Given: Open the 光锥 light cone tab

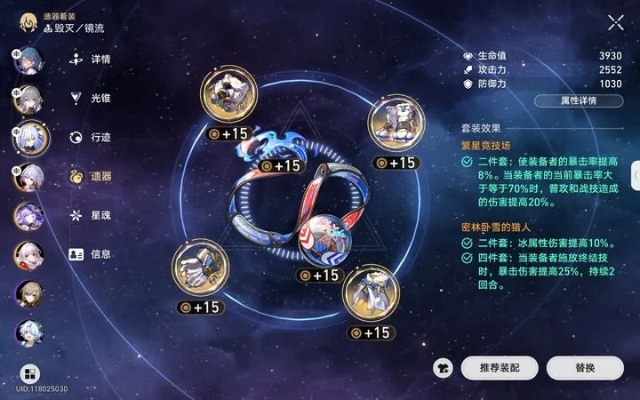Looking at the screenshot, I should click(89, 98).
